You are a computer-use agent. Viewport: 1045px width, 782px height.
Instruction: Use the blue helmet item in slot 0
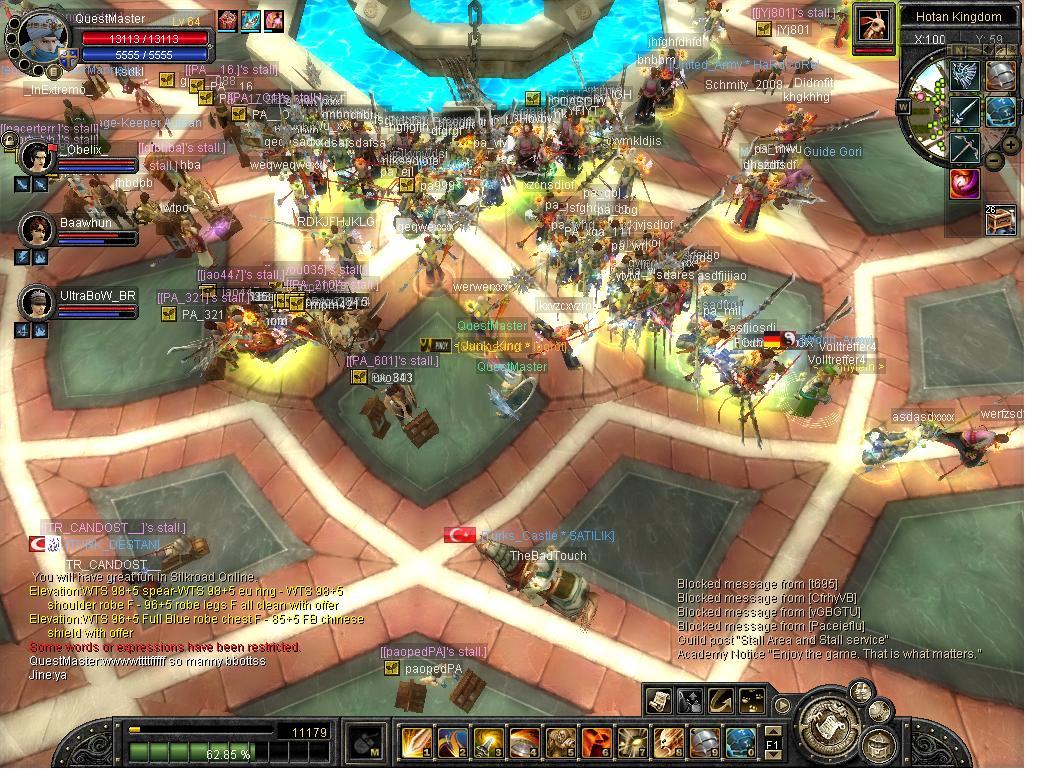point(740,743)
